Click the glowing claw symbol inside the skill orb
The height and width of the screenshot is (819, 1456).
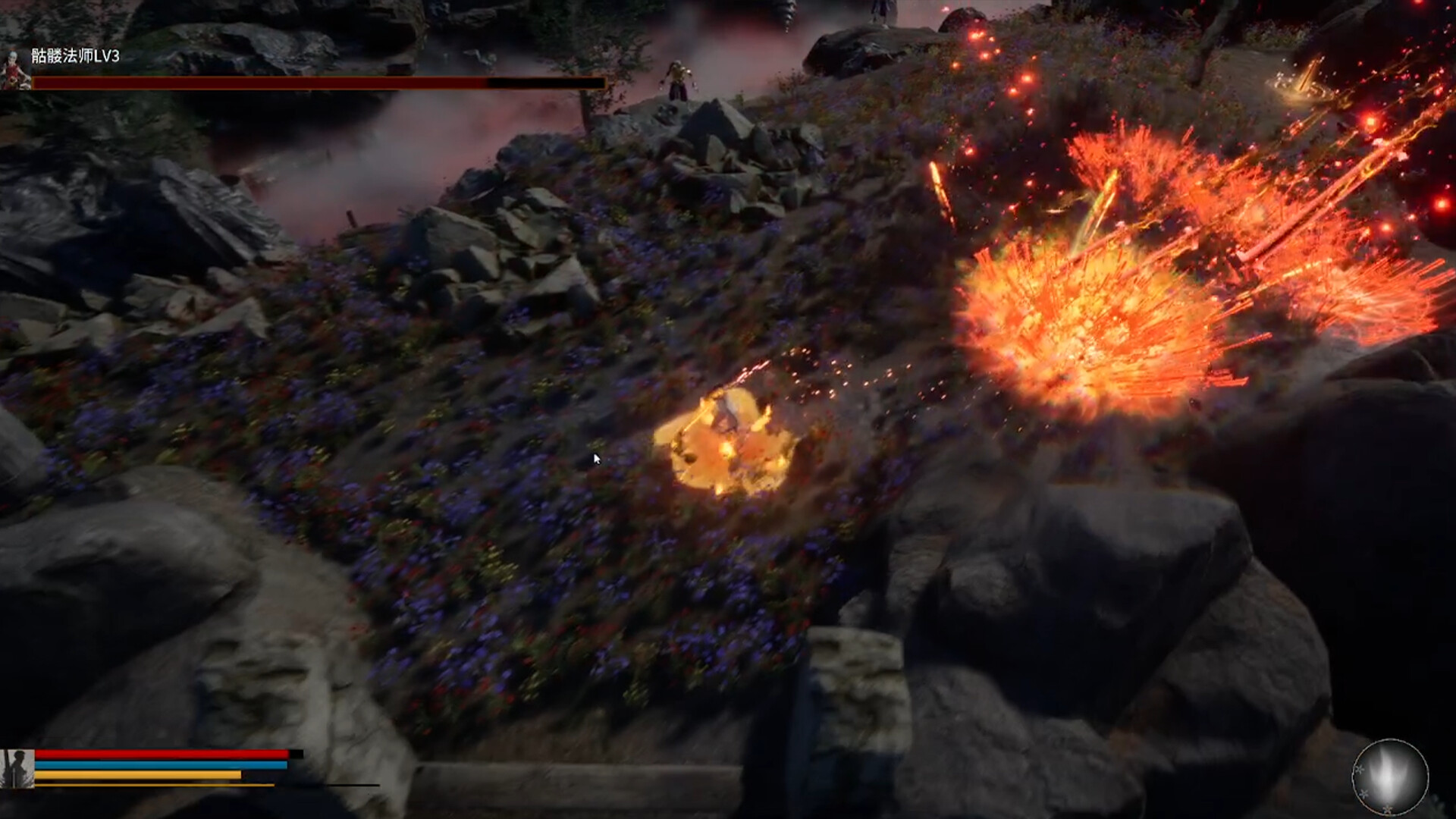1388,773
